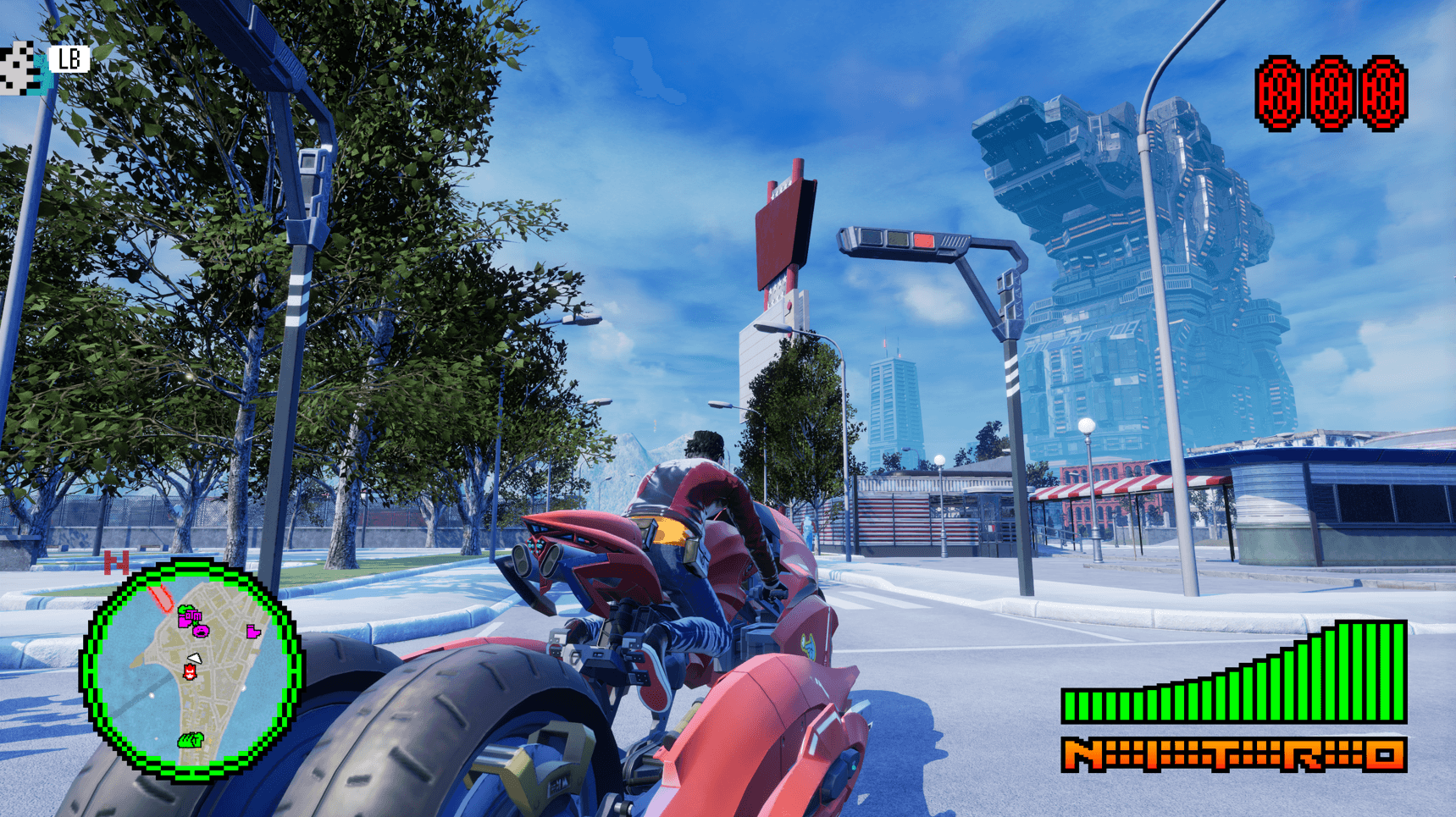The image size is (1456, 817).
Task: Select the green toilet save-point icon on the minimap
Action: coord(190,741)
